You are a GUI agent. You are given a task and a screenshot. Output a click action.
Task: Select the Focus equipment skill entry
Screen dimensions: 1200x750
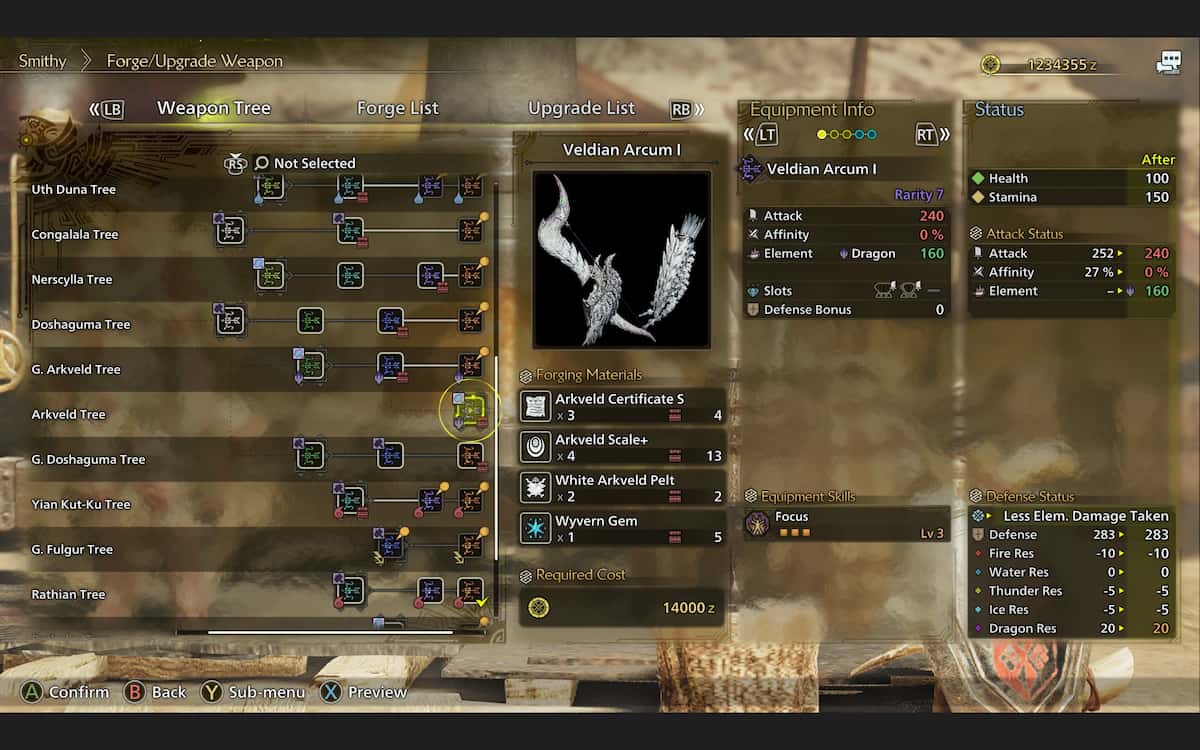point(846,524)
